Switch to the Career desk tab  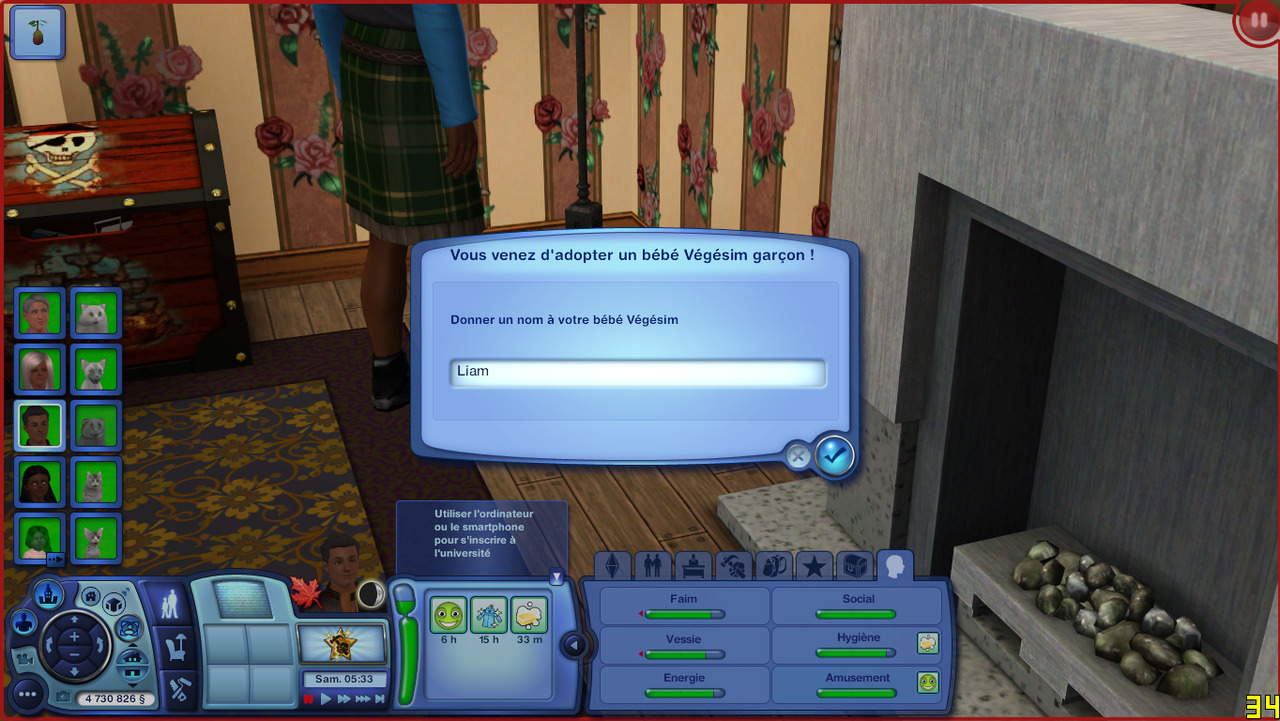click(693, 567)
